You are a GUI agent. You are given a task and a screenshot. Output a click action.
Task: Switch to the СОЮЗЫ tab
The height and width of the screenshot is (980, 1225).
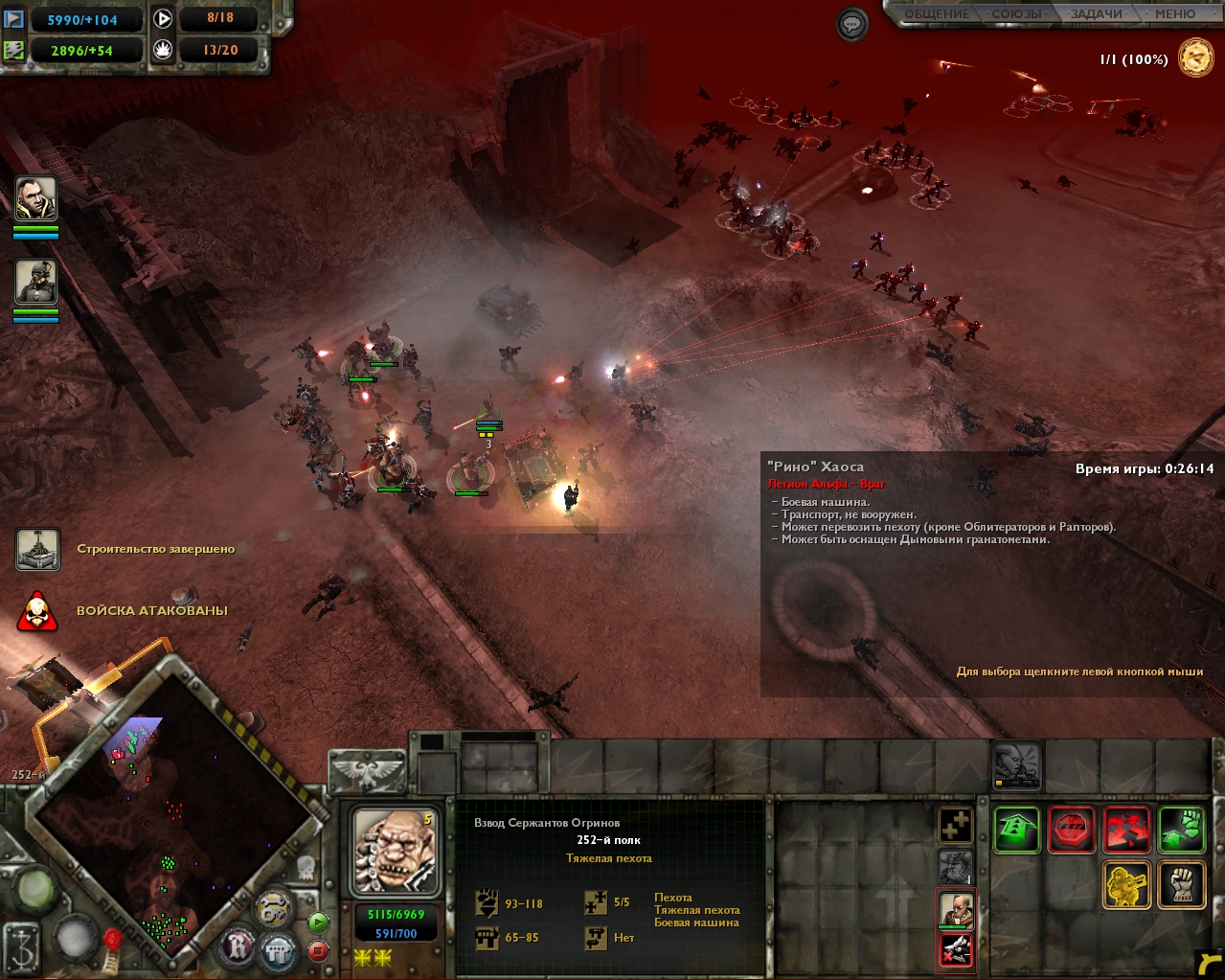pyautogui.click(x=1017, y=14)
